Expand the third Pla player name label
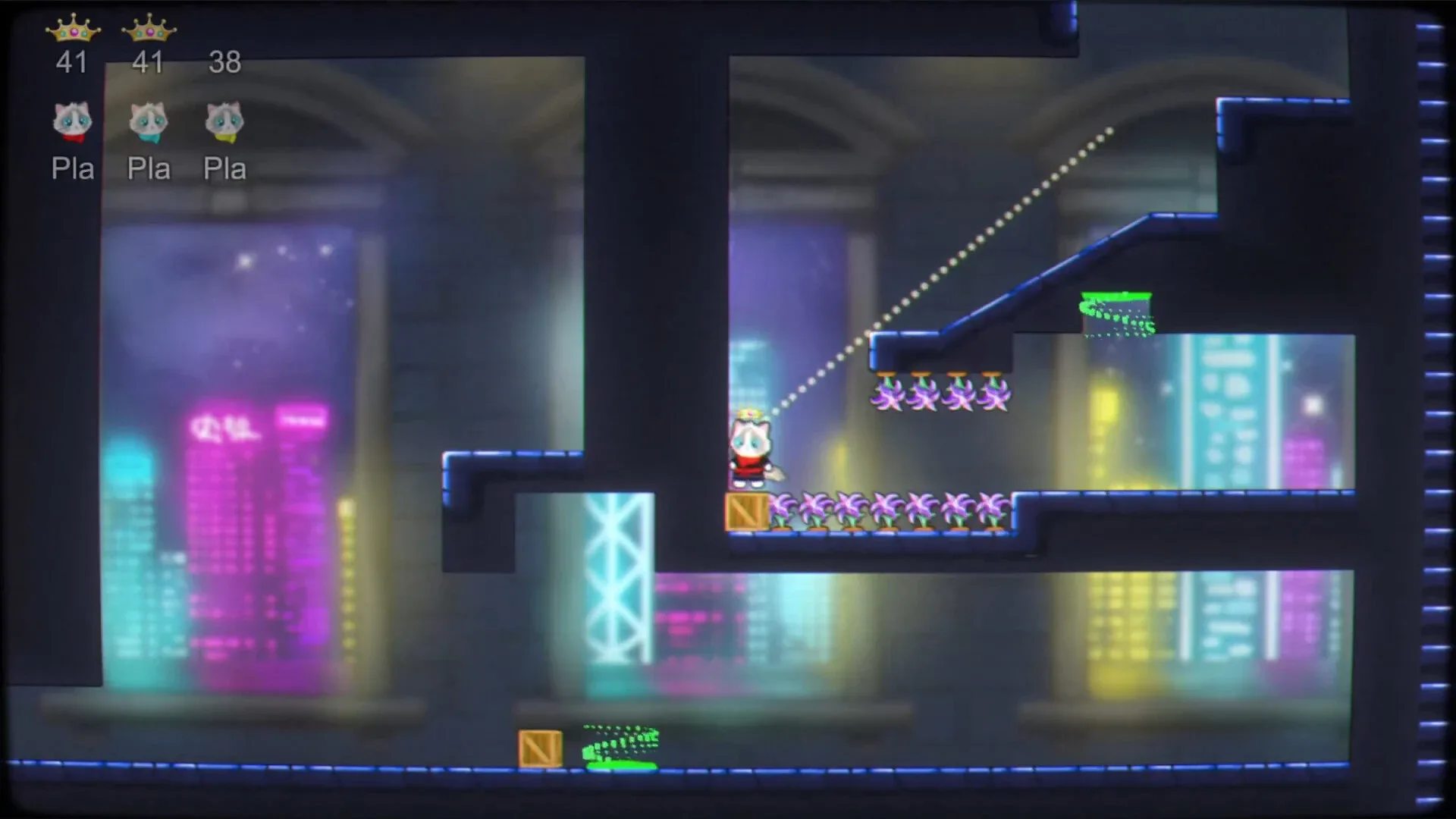The width and height of the screenshot is (1456, 819). click(x=225, y=168)
